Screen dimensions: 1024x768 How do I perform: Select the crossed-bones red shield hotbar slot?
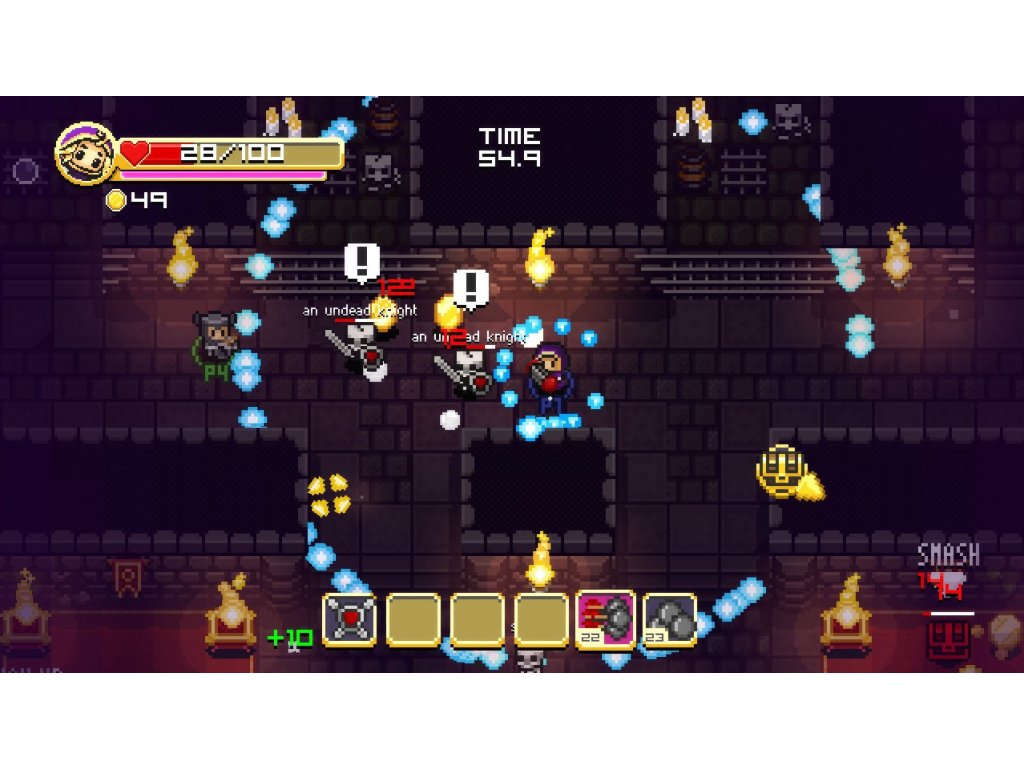[349, 620]
